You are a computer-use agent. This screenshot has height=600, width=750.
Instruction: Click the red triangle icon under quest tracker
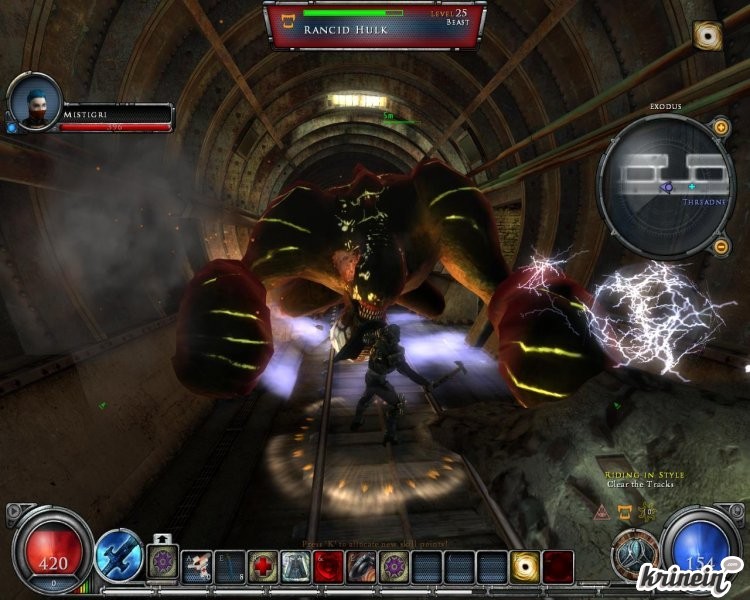coord(602,512)
